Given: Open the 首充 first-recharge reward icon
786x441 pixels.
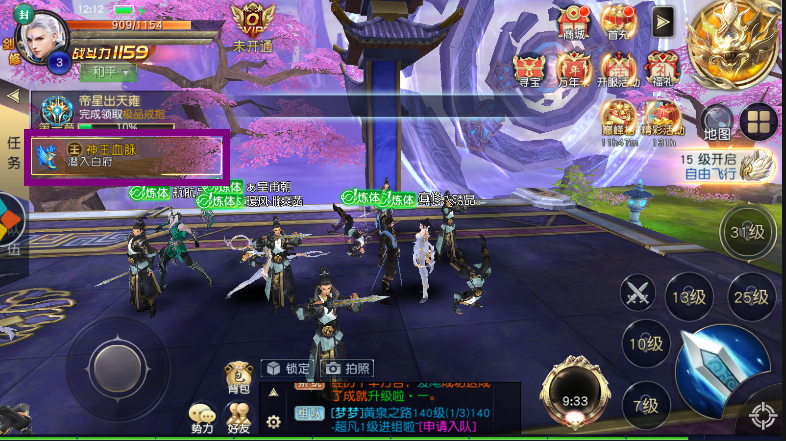Looking at the screenshot, I should 618,21.
